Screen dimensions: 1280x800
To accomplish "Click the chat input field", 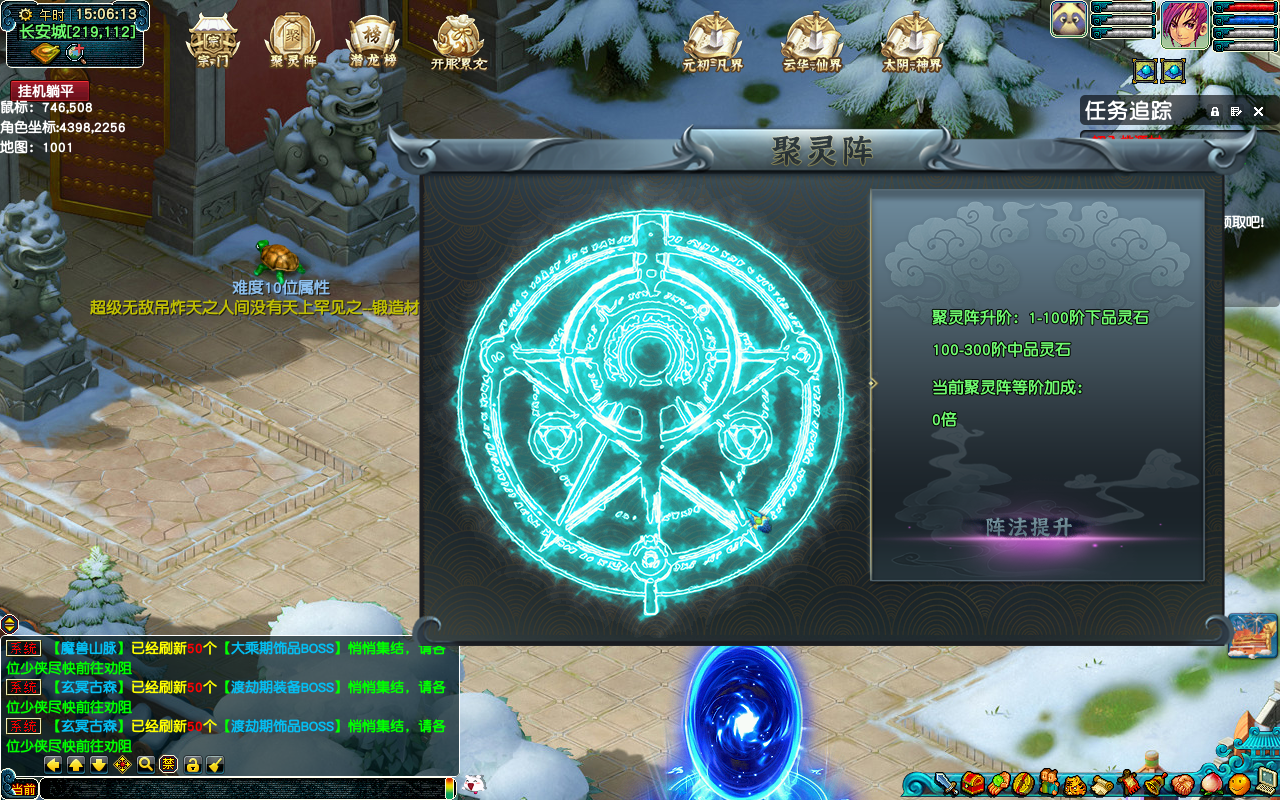I will [240, 790].
